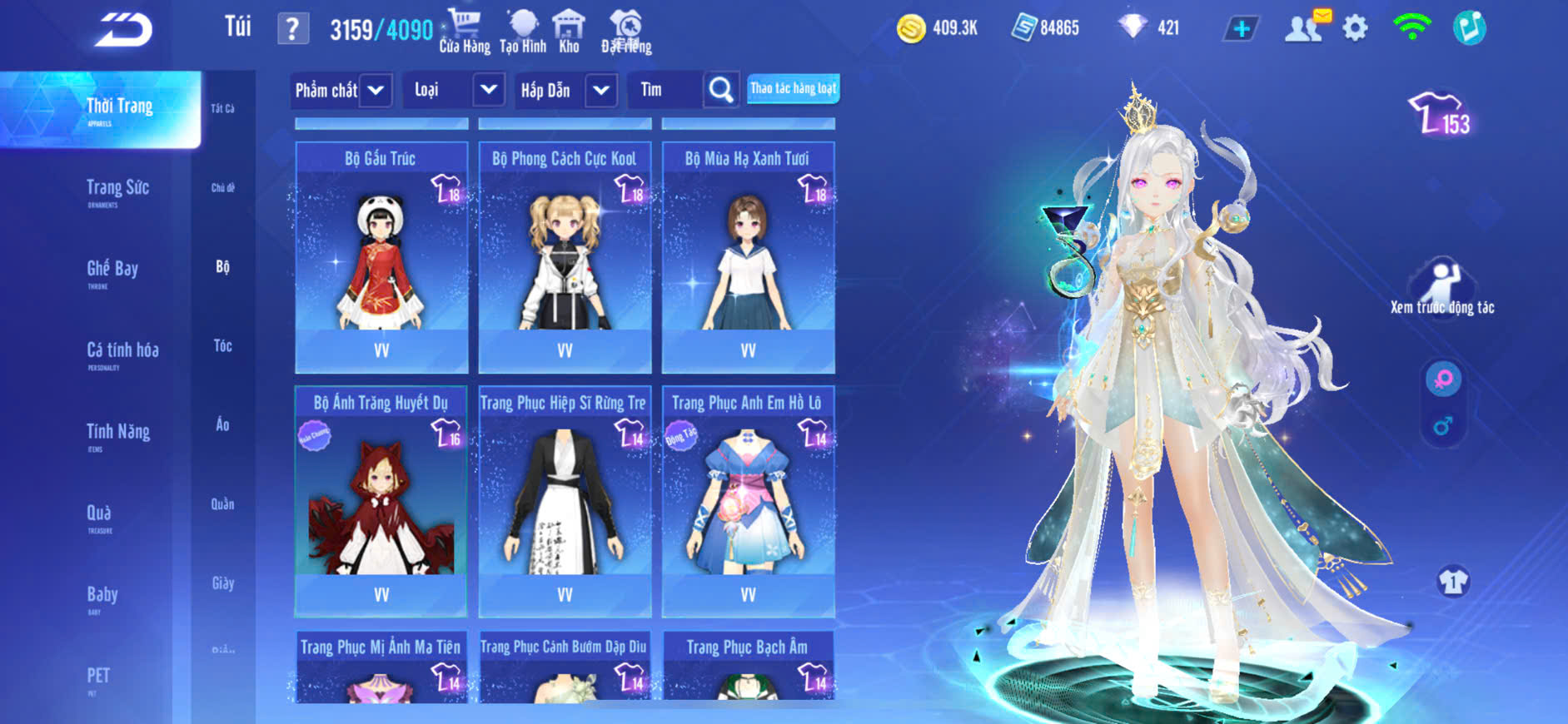Open the settings gear icon

[1355, 28]
